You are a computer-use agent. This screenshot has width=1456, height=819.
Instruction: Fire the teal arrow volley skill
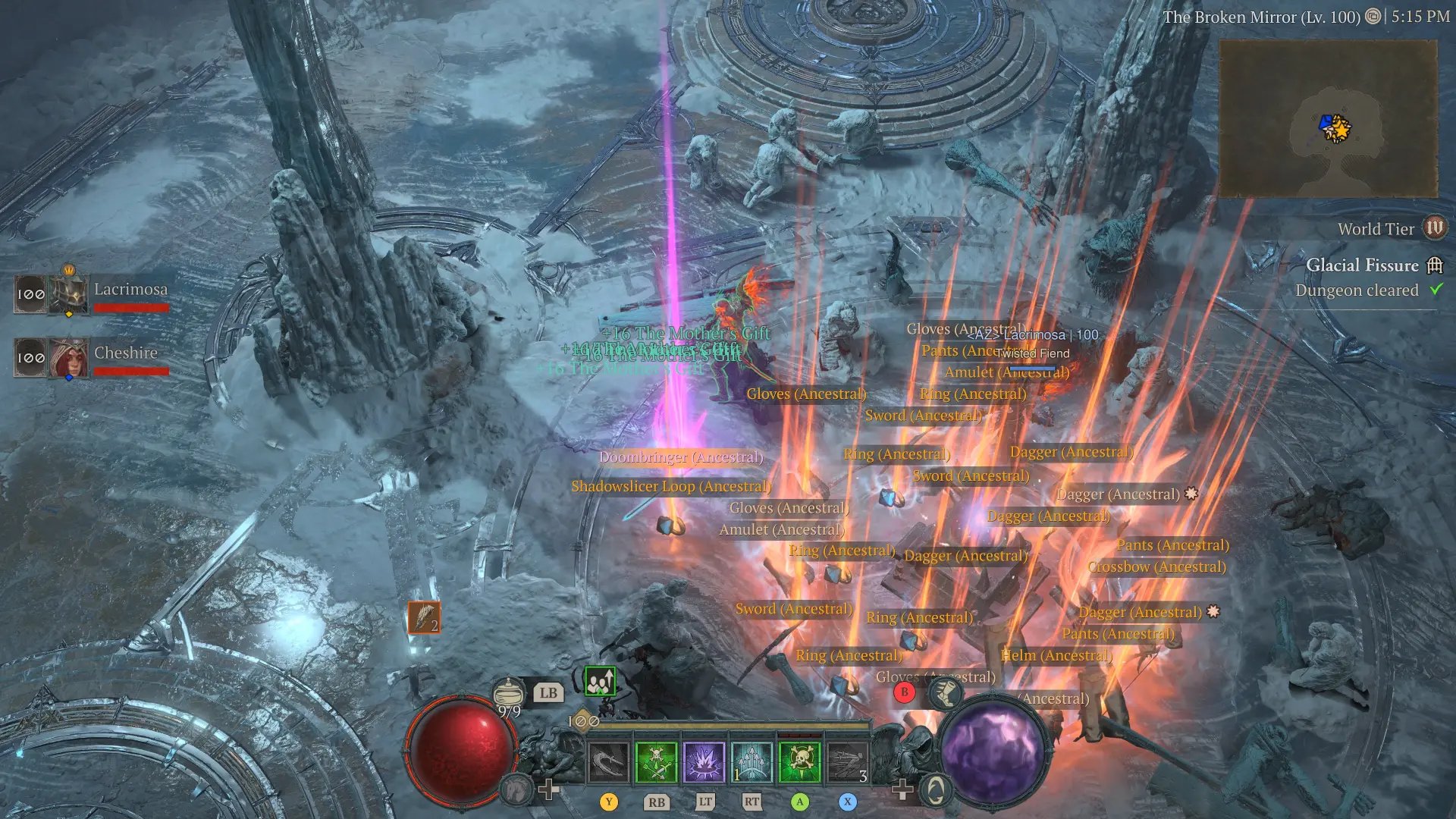click(752, 761)
